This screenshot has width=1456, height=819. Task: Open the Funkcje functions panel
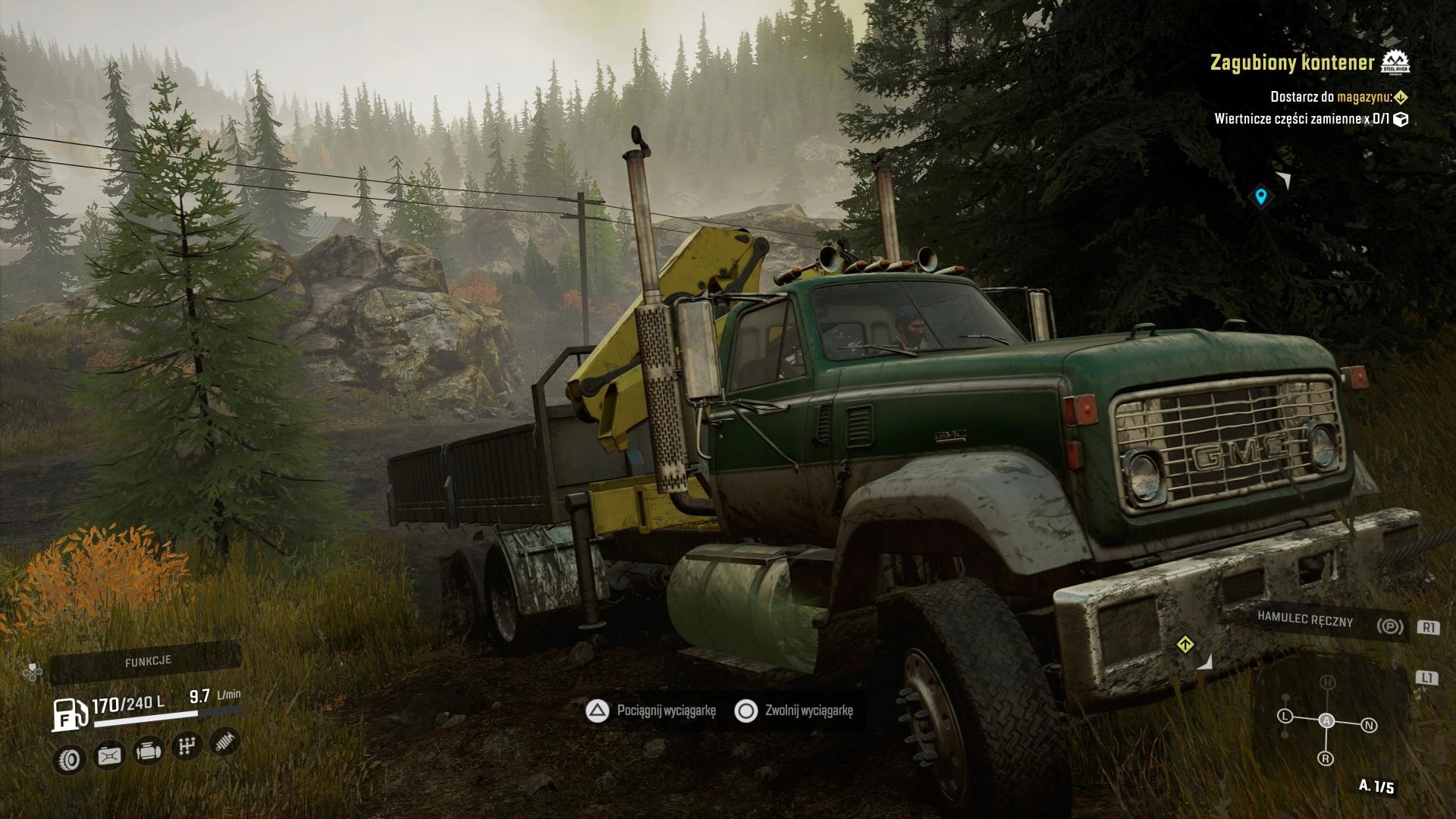tap(148, 661)
